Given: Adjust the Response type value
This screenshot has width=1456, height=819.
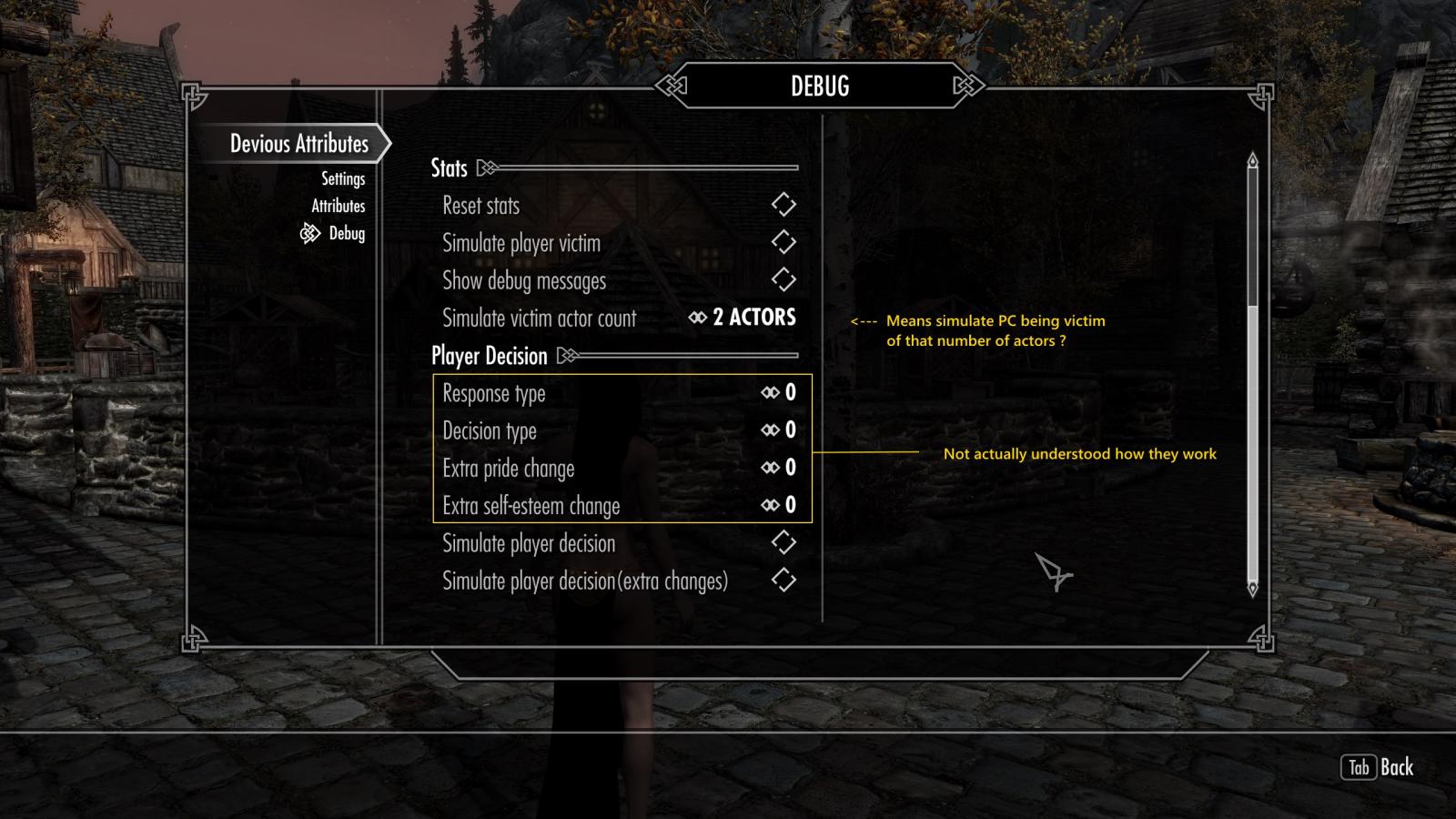Looking at the screenshot, I should (x=779, y=393).
